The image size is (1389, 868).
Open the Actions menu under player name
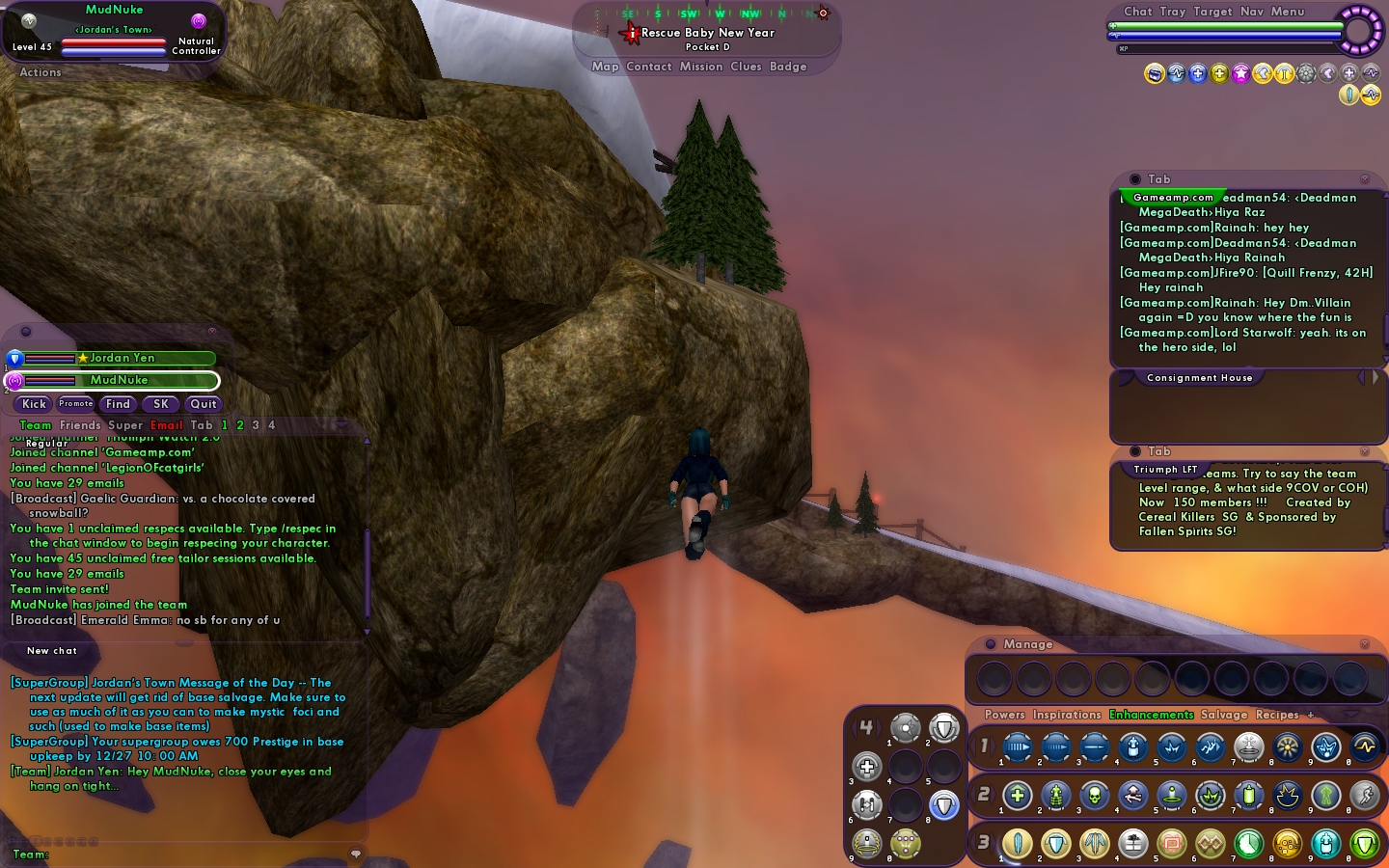40,72
